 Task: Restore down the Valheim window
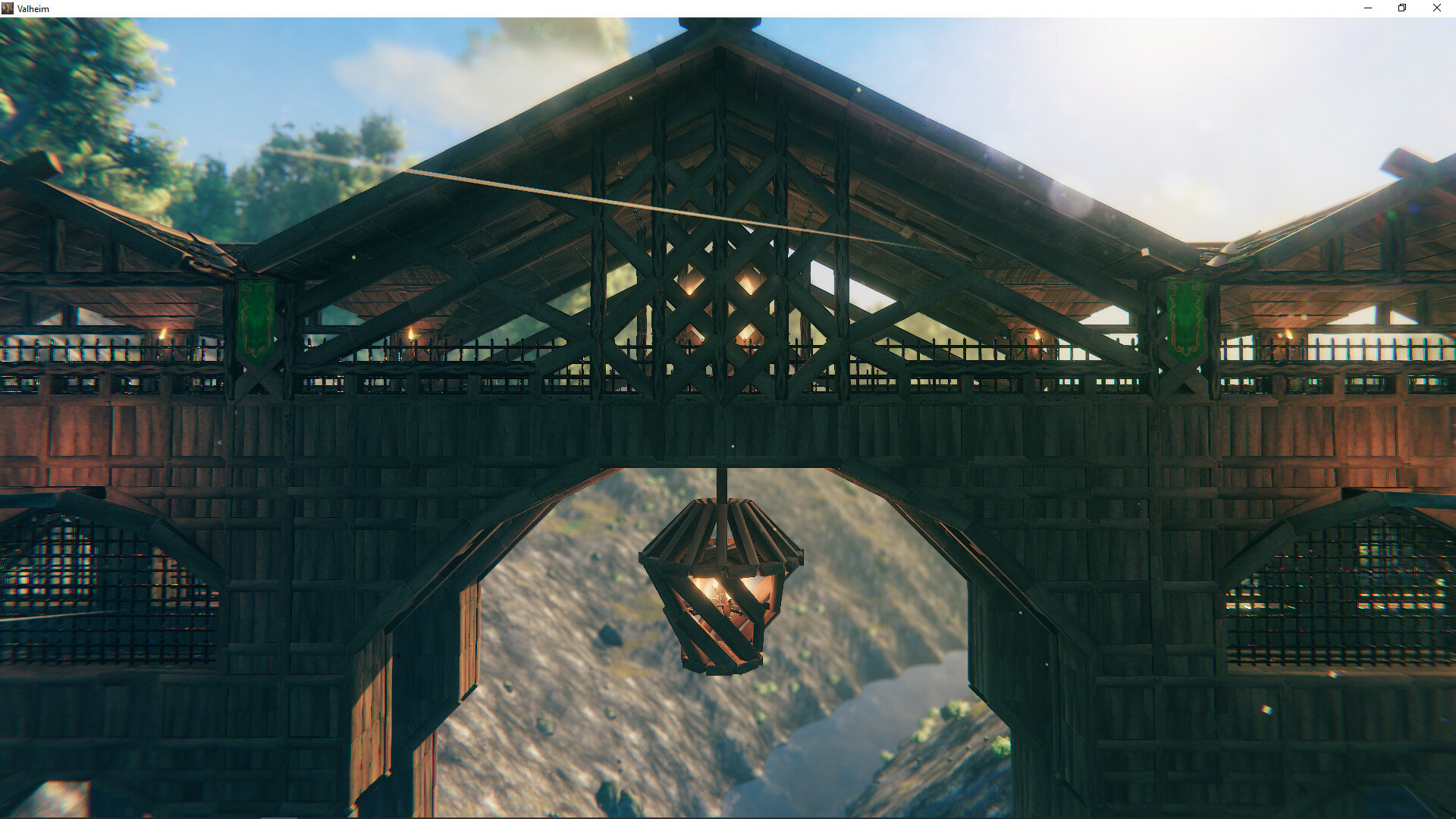[1401, 8]
